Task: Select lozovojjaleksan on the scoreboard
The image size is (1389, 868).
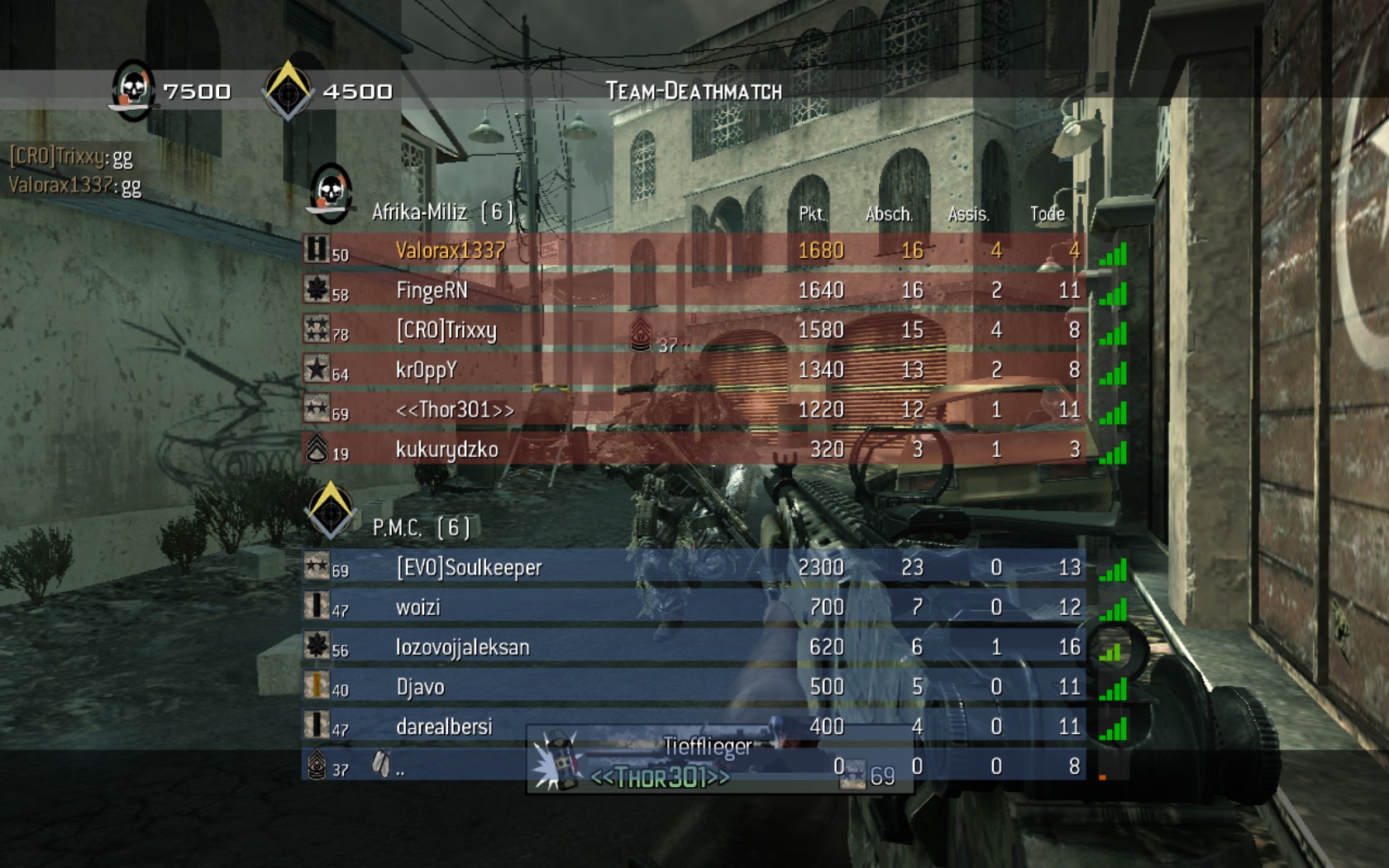Action: tap(462, 647)
